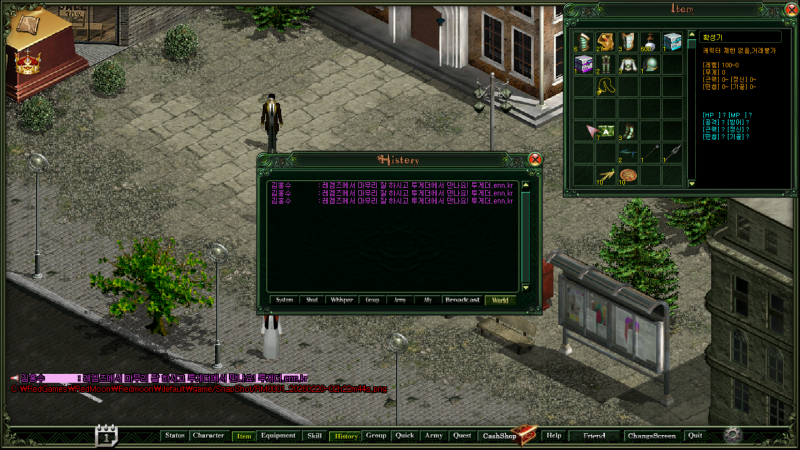Select the golden whip item slot

point(605,87)
